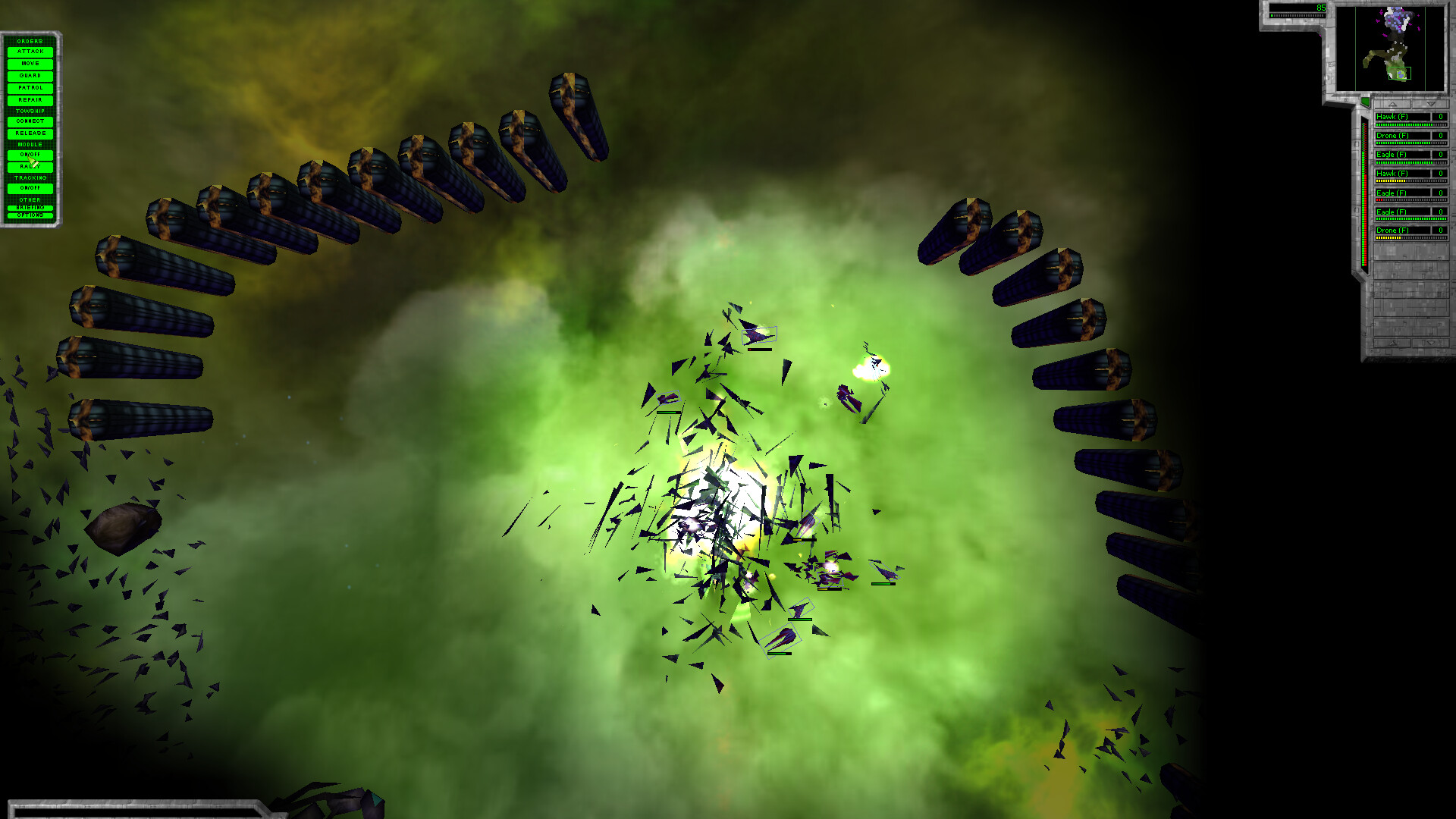Click the viewport rectangle on the minimap
The height and width of the screenshot is (819, 1456).
(1401, 73)
